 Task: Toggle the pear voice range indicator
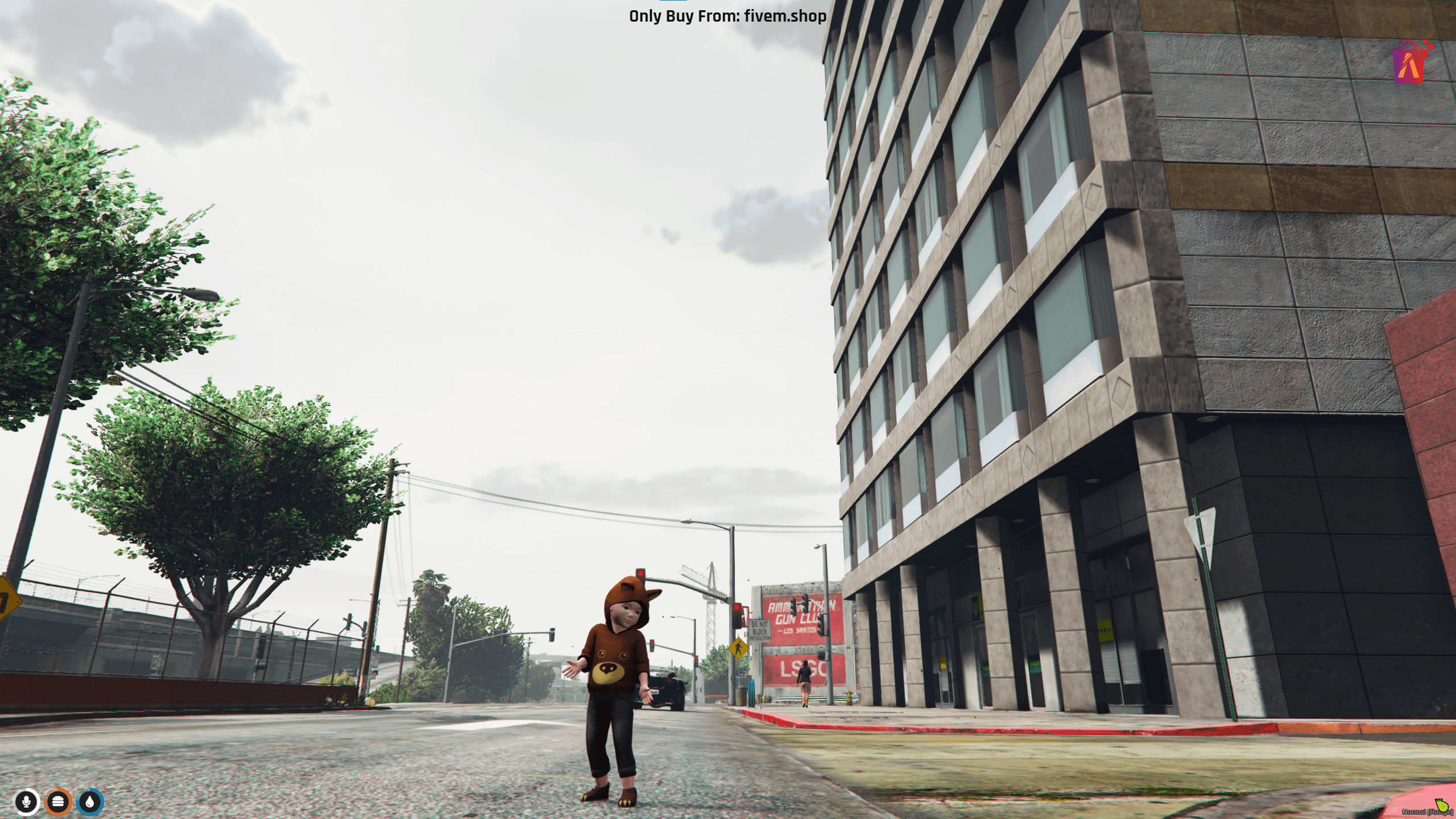(x=1442, y=805)
